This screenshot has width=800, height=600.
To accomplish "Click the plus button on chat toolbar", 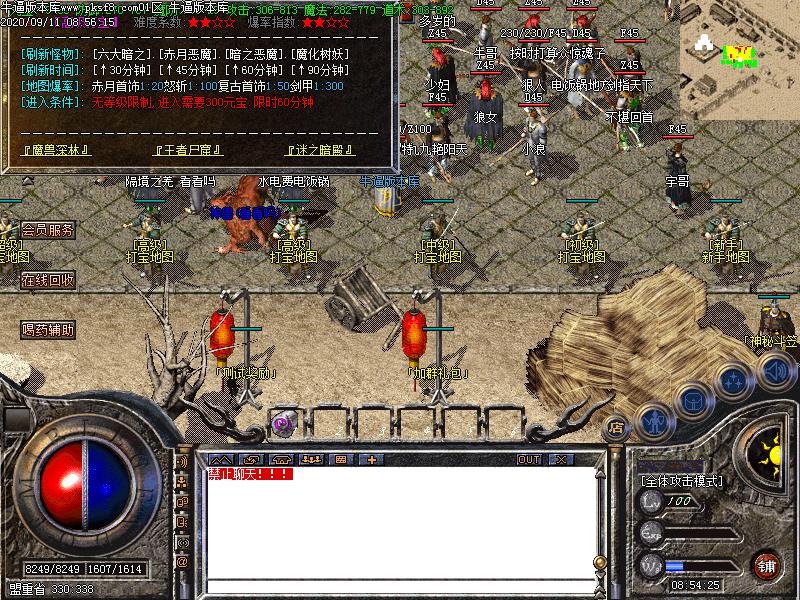I will 372,459.
